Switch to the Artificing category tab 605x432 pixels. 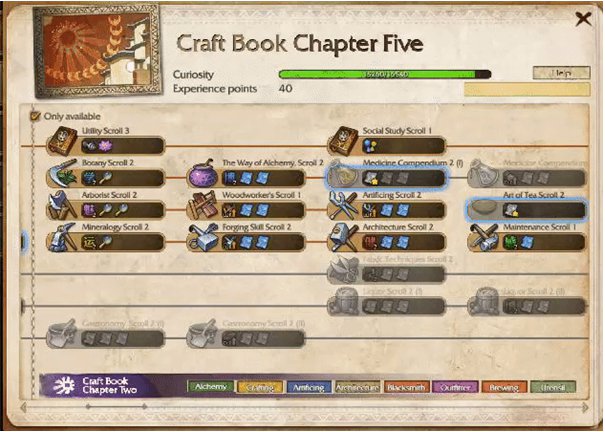pyautogui.click(x=308, y=387)
